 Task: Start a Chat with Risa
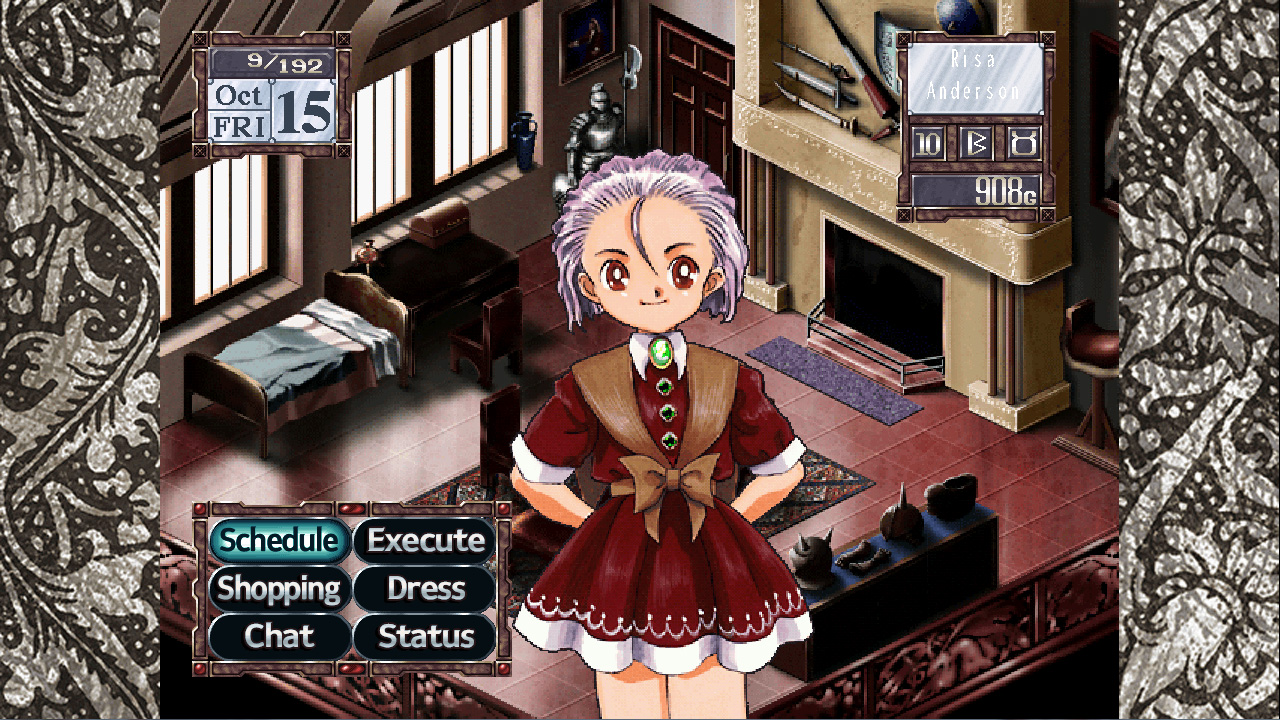(x=280, y=636)
